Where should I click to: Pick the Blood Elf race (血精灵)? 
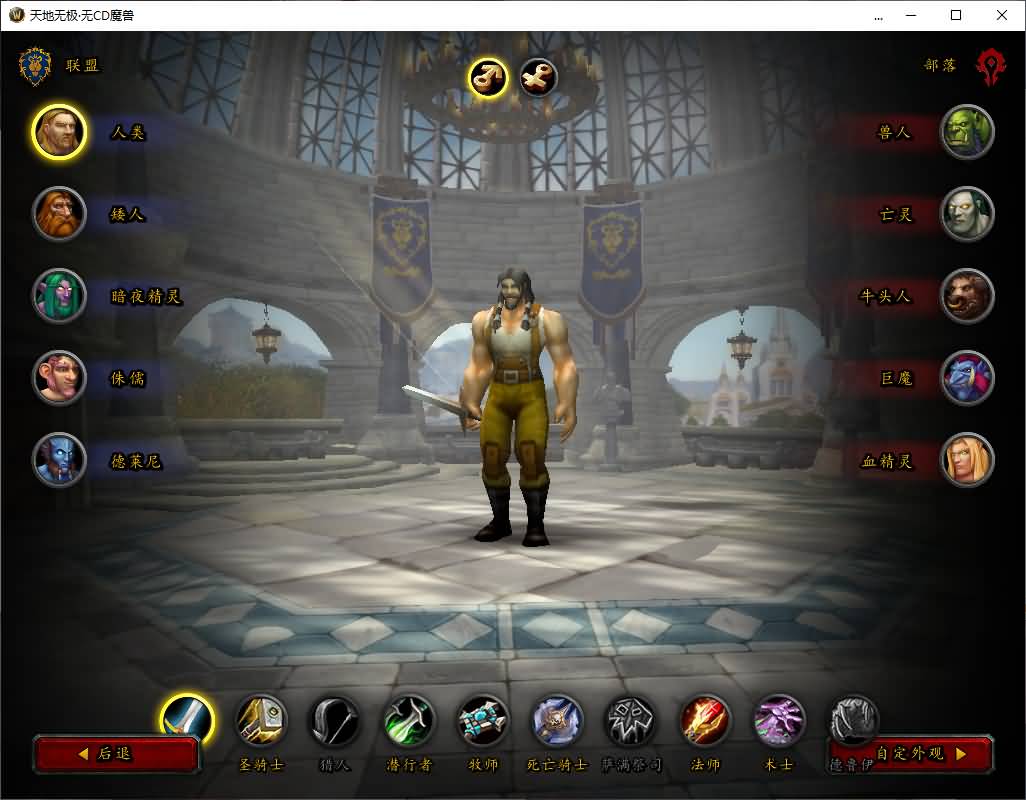(967, 460)
